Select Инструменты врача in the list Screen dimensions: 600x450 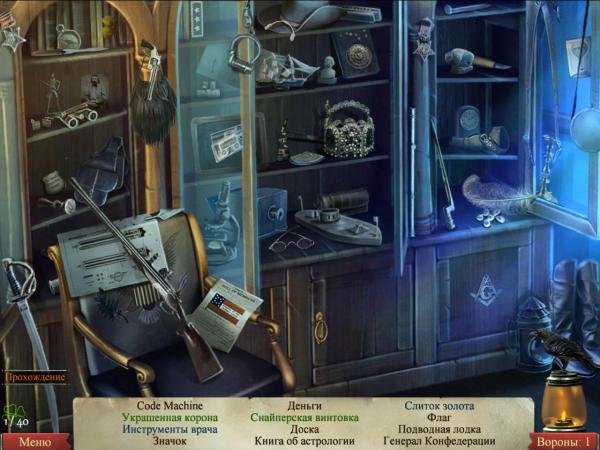pyautogui.click(x=170, y=430)
